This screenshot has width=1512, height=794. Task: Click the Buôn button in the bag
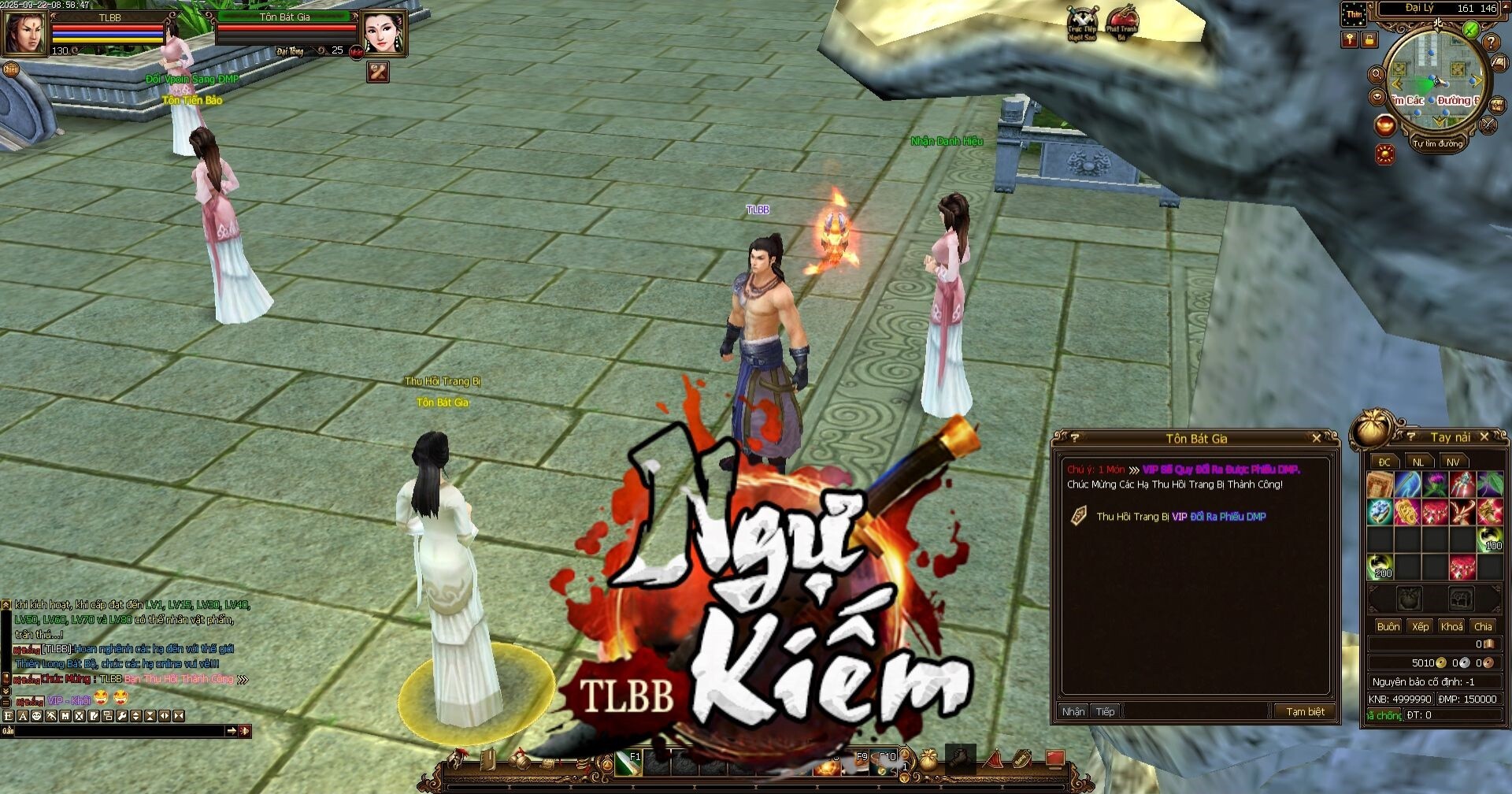pyautogui.click(x=1388, y=626)
